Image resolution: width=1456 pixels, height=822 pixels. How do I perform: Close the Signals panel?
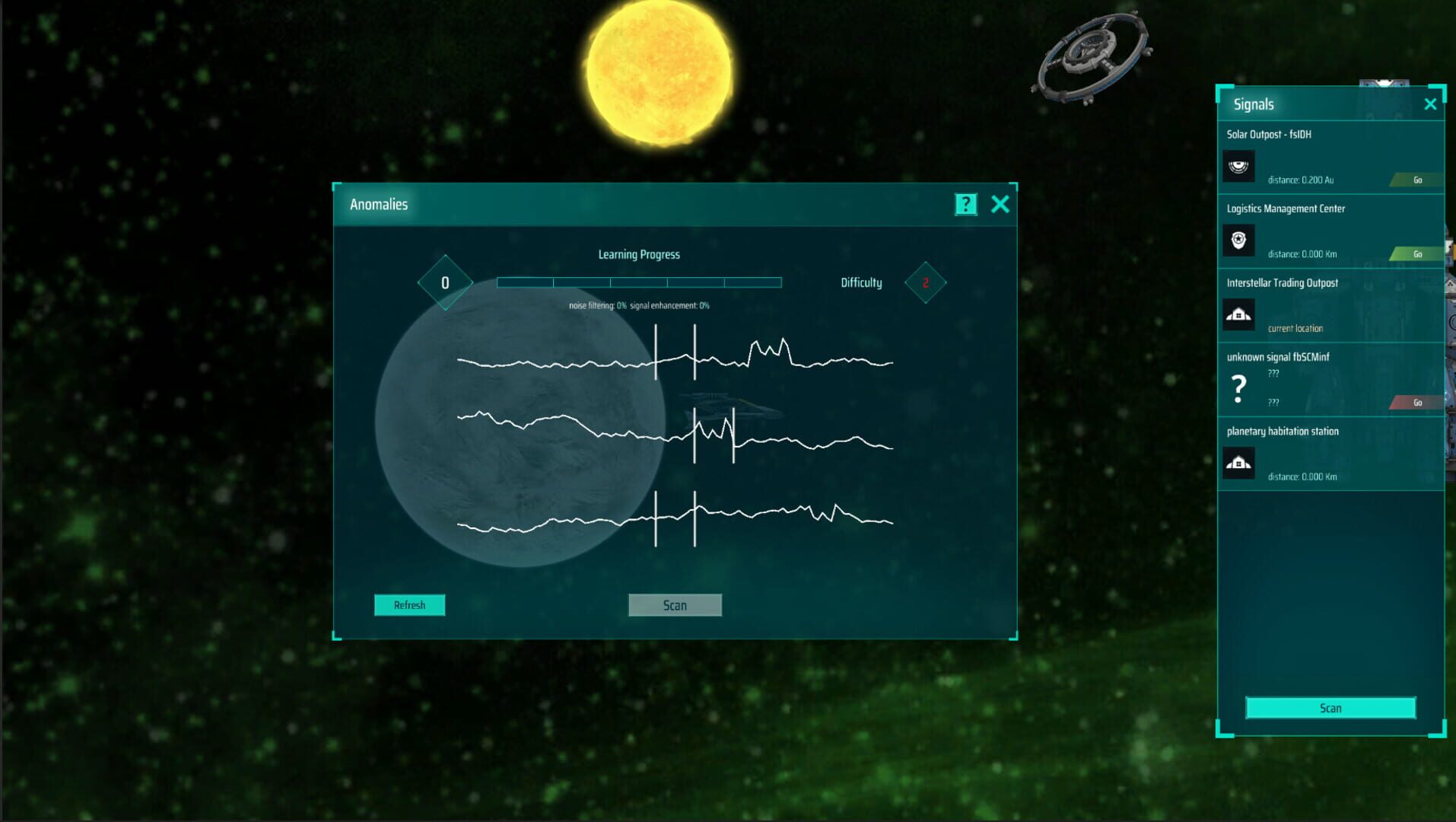tap(1430, 104)
